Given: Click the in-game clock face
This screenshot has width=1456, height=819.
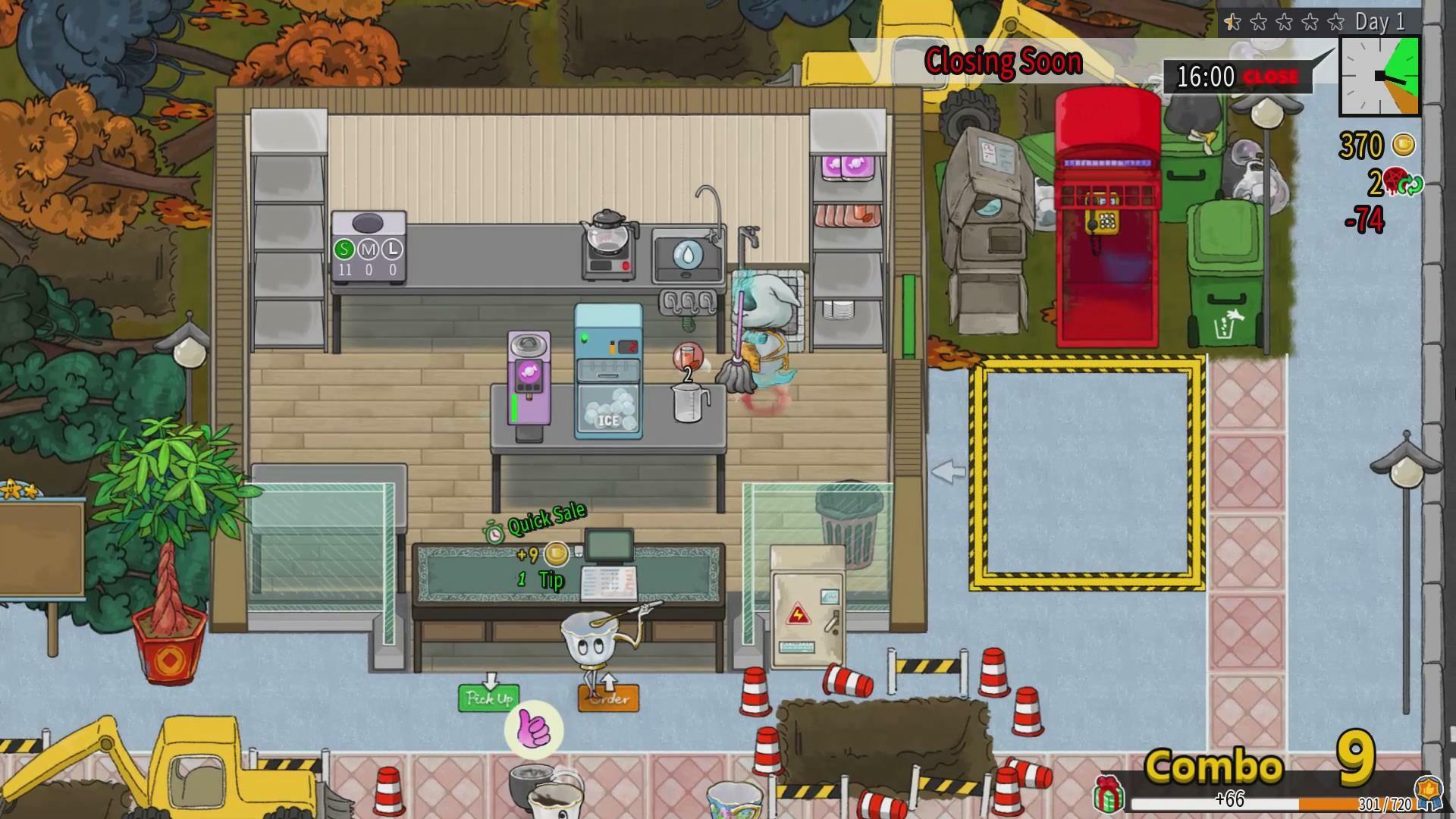Looking at the screenshot, I should coord(1380,76).
